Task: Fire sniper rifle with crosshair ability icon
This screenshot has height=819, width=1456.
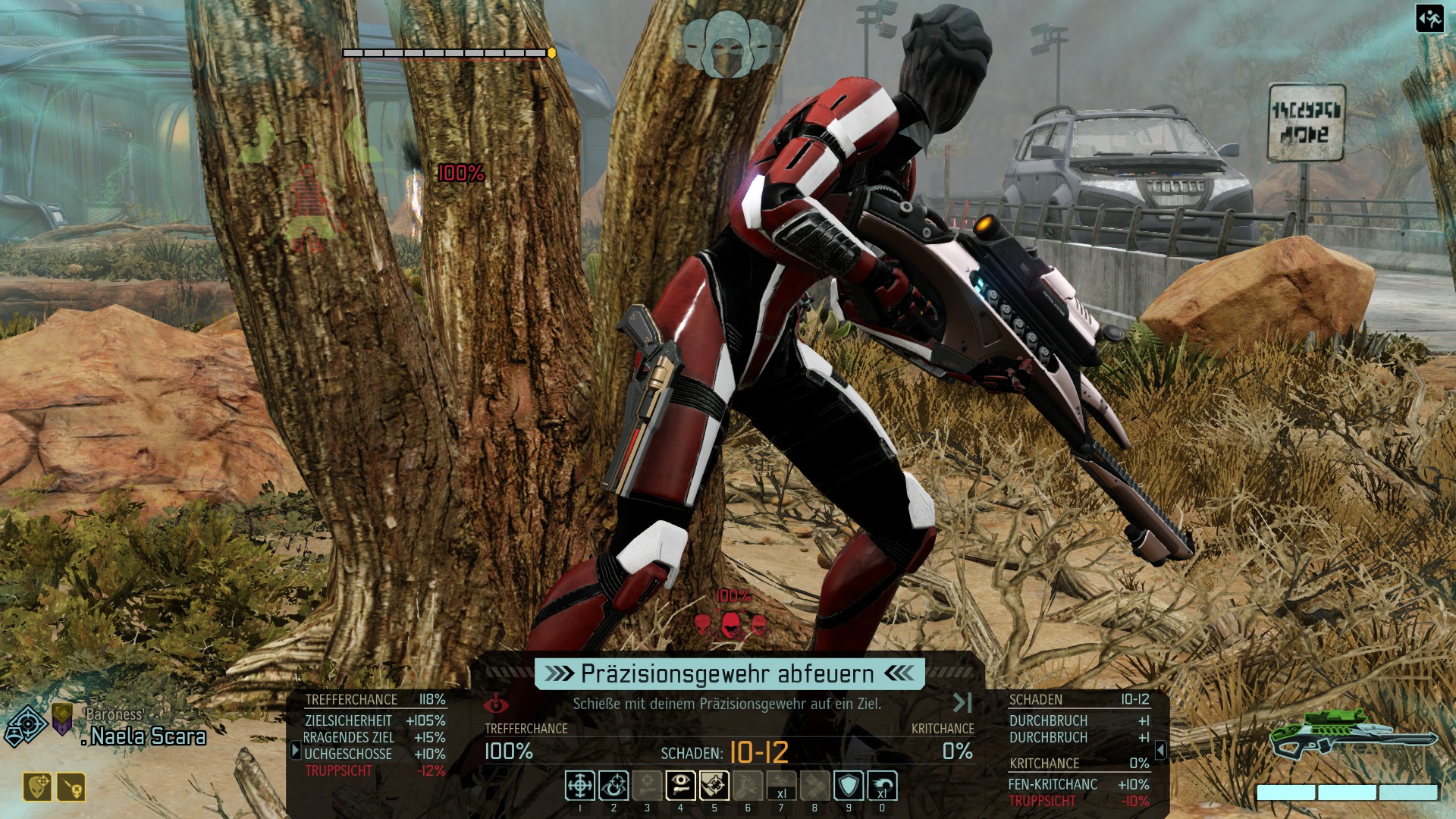Action: tap(580, 786)
